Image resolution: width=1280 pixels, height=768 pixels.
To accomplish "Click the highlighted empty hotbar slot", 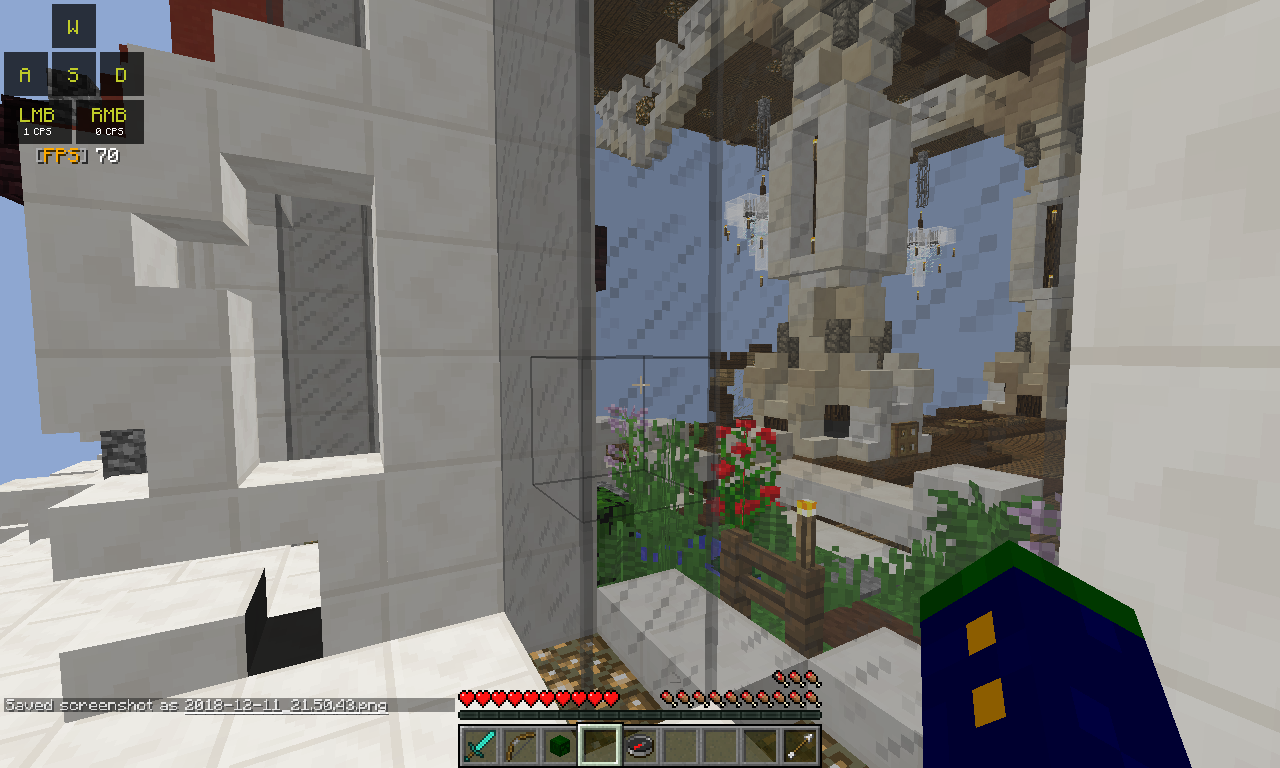I will 600,746.
